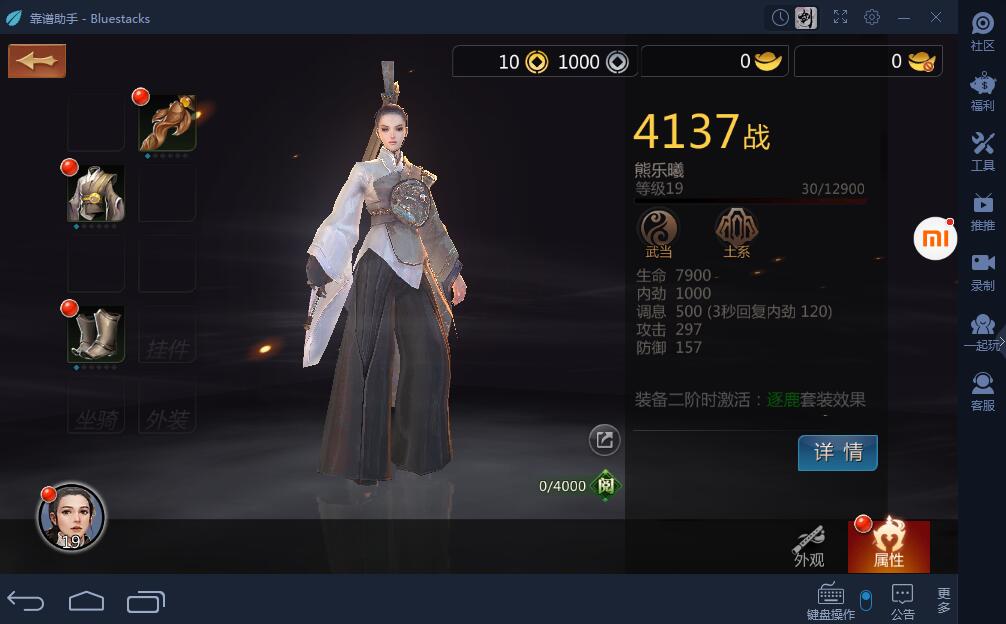Open the Bluestacks settings gear

point(872,17)
